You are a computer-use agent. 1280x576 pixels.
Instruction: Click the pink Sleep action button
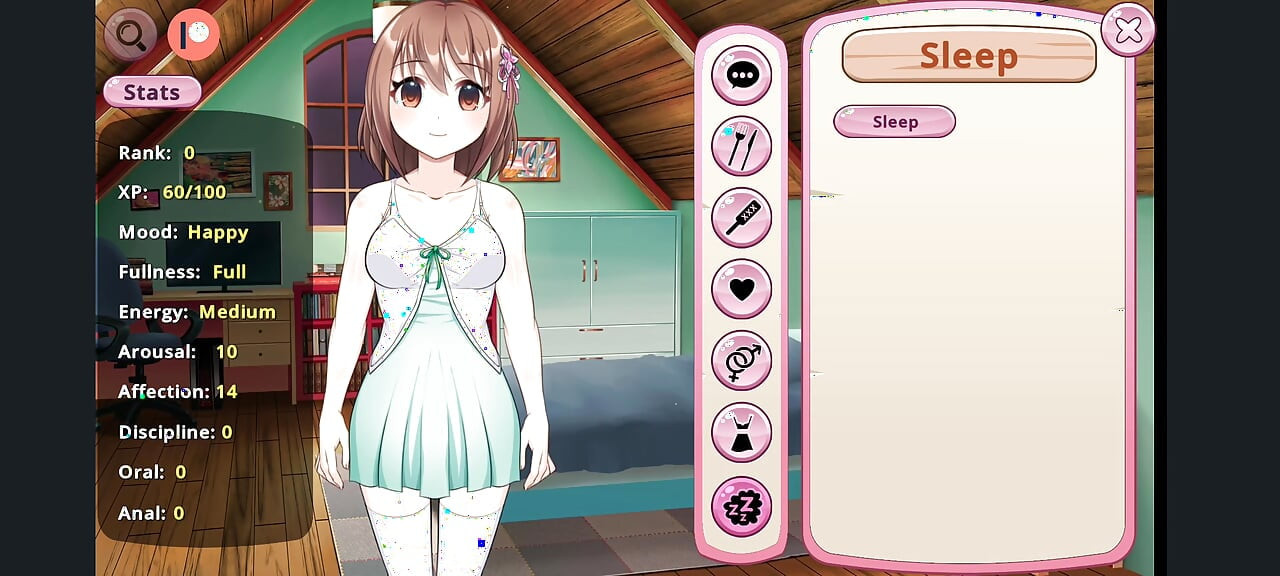click(894, 122)
